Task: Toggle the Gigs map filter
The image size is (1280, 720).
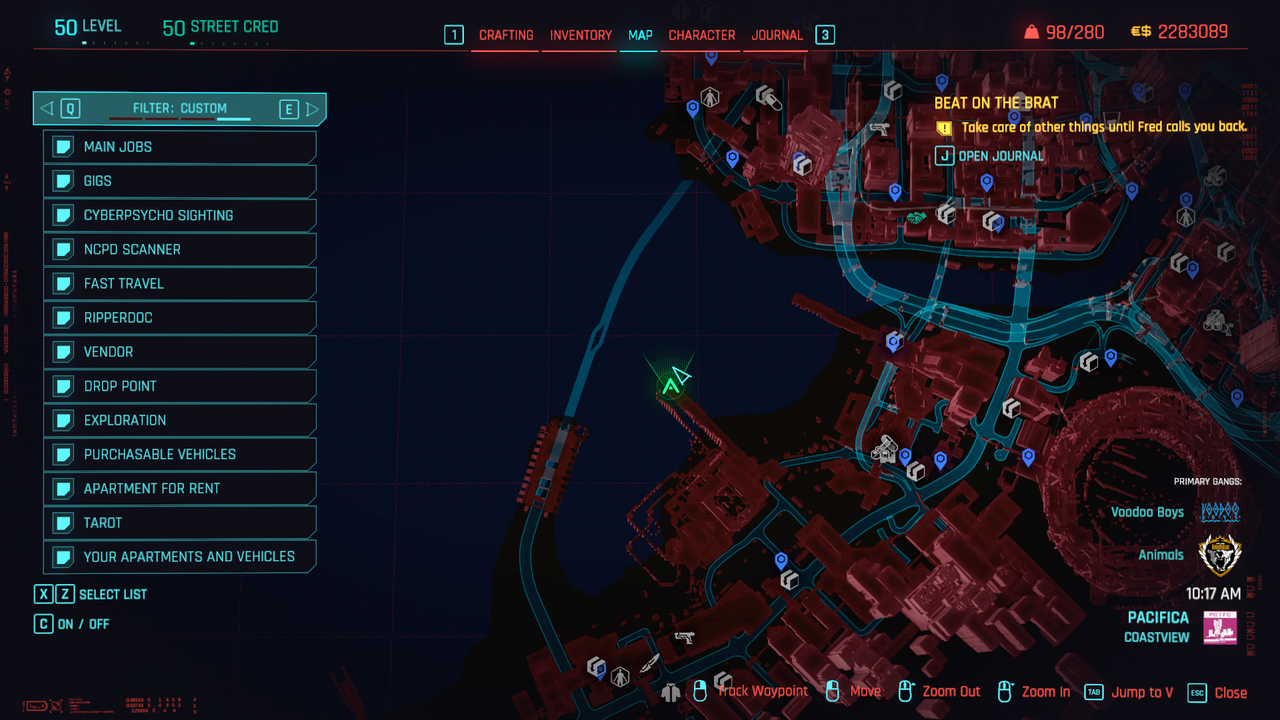Action: click(180, 181)
